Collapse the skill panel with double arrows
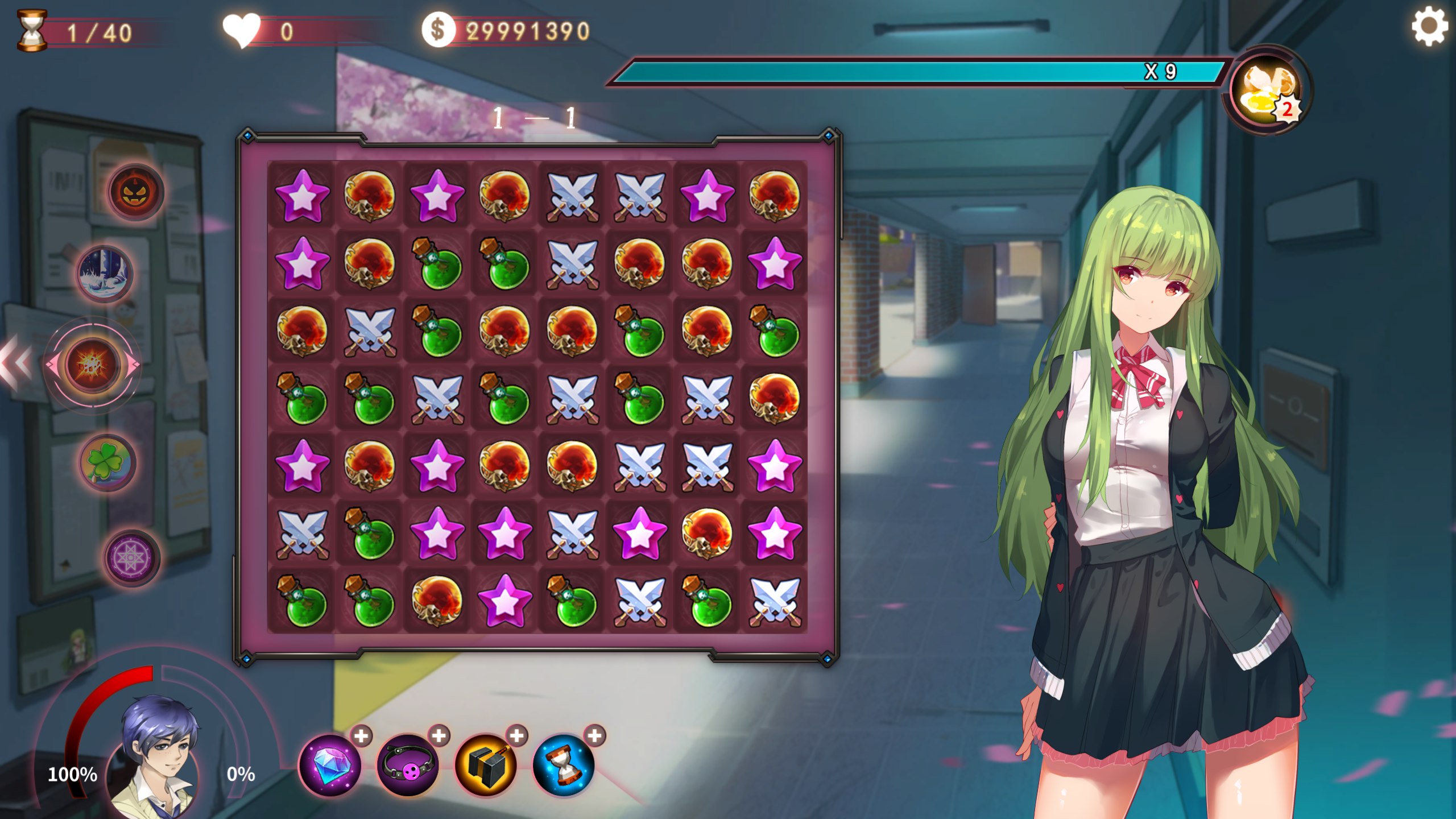The width and height of the screenshot is (1456, 819). click(x=16, y=362)
